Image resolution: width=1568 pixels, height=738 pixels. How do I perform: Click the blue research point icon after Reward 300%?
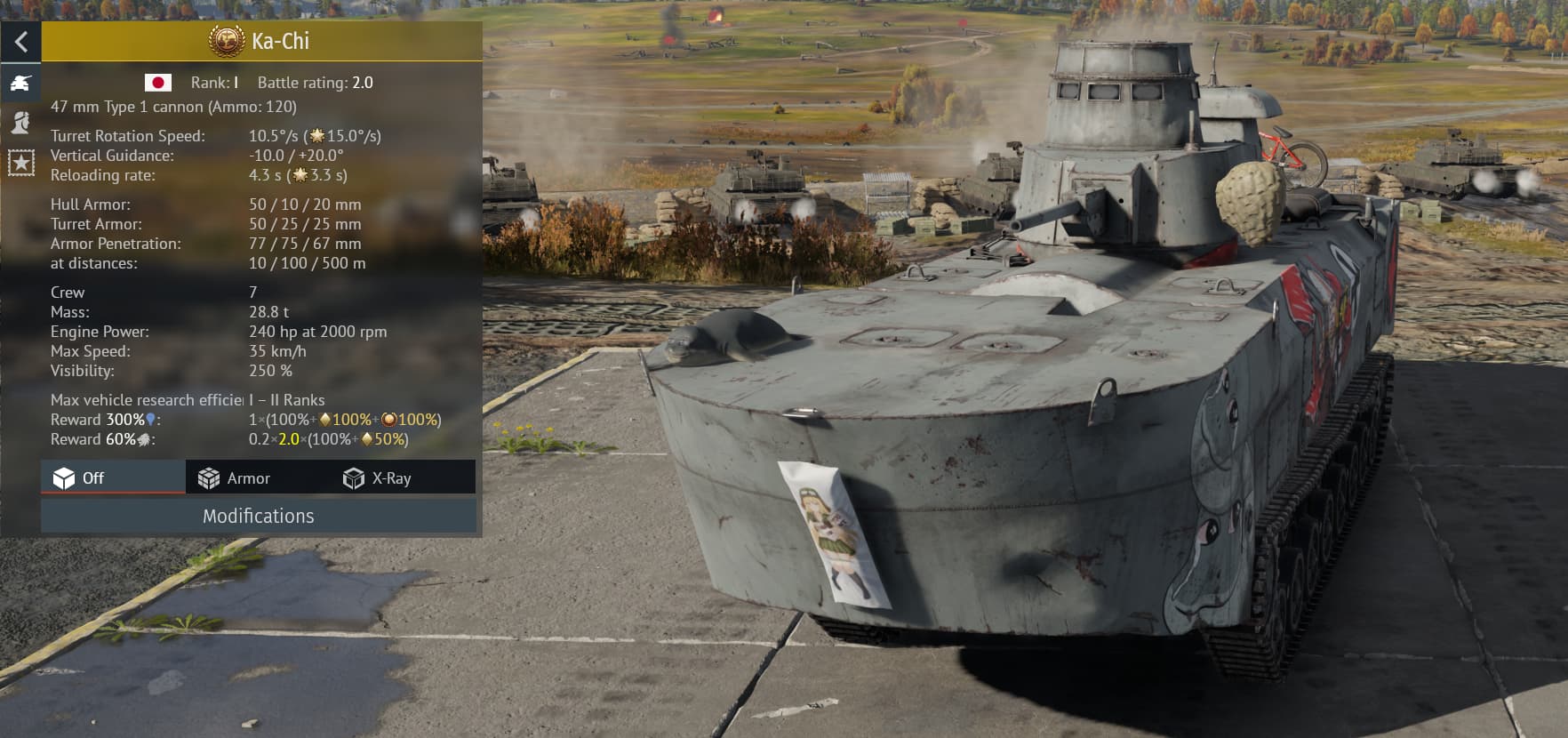click(151, 420)
